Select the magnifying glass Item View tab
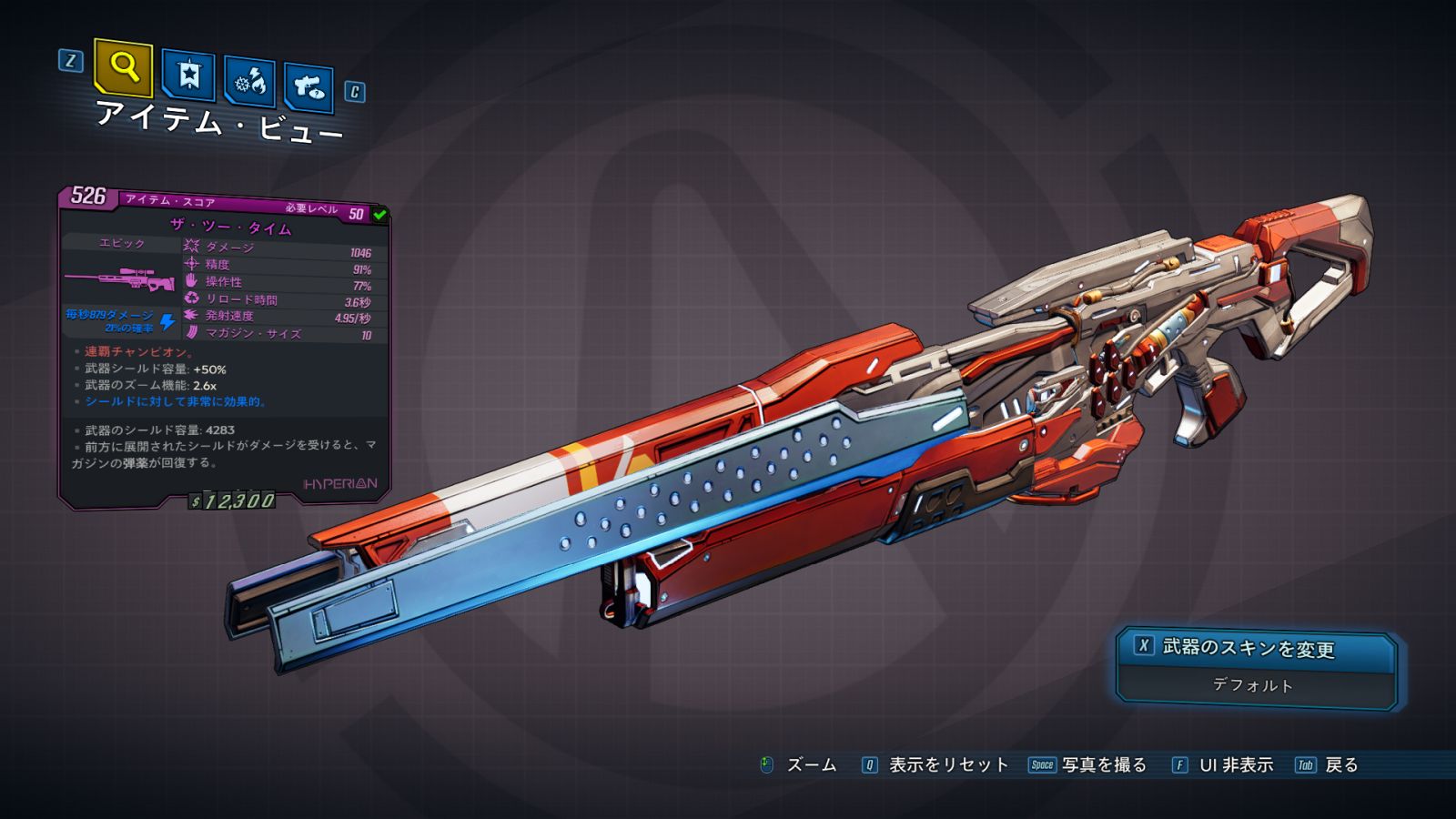The width and height of the screenshot is (1456, 819). [124, 67]
